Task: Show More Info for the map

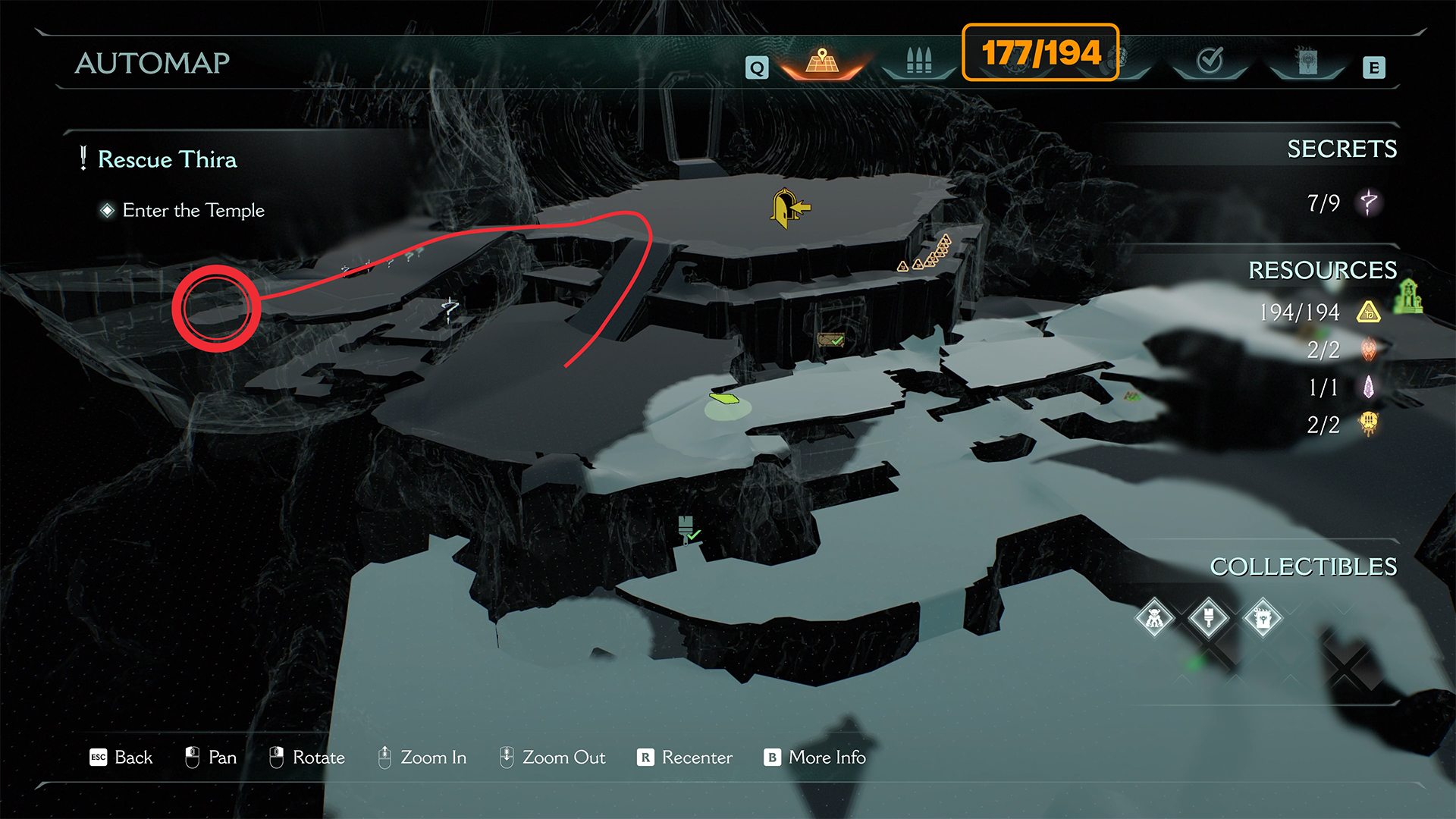Action: [x=815, y=758]
